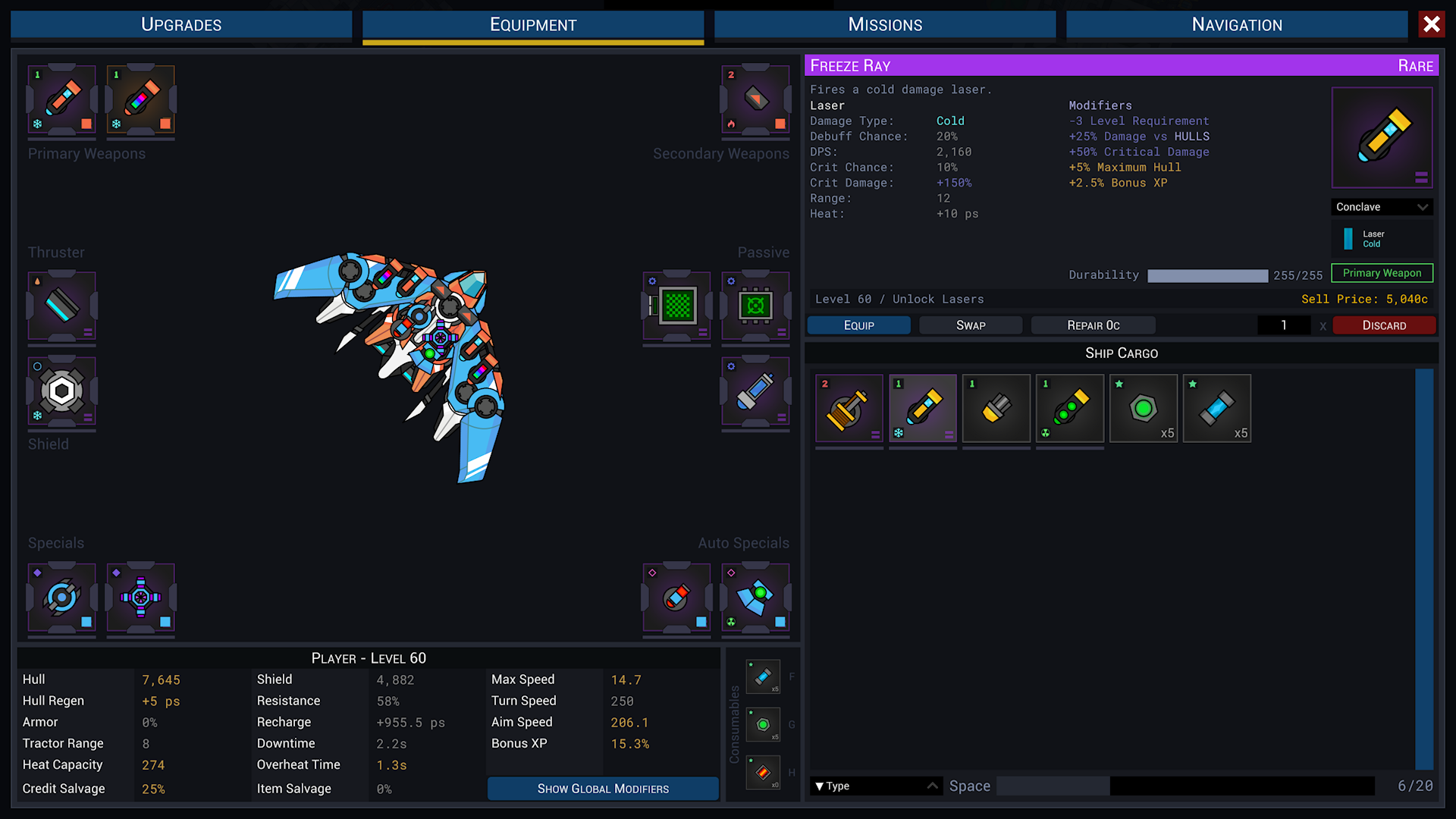Equip the selected Freeze Ray
The width and height of the screenshot is (1456, 819).
tap(858, 325)
